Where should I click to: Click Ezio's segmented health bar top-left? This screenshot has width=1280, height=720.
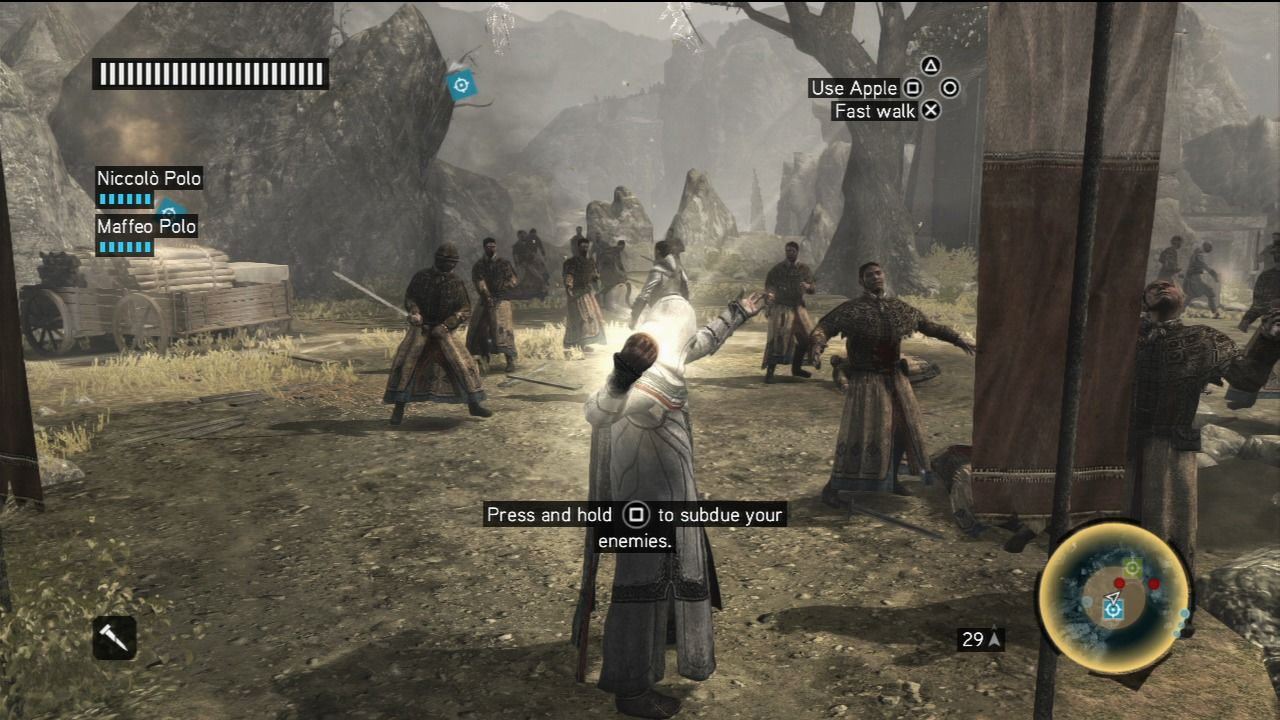209,72
